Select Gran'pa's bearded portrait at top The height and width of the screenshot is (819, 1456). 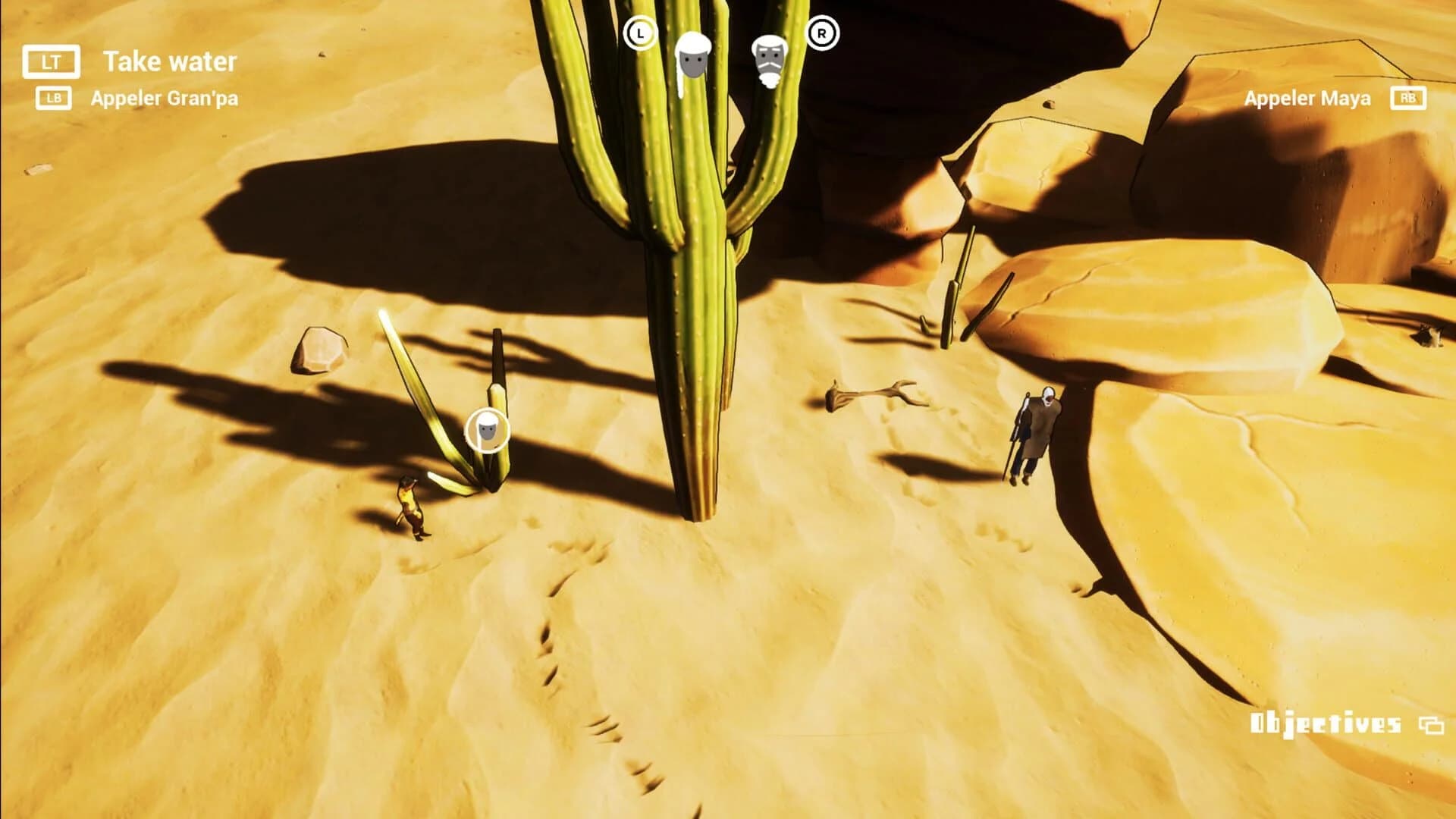769,61
